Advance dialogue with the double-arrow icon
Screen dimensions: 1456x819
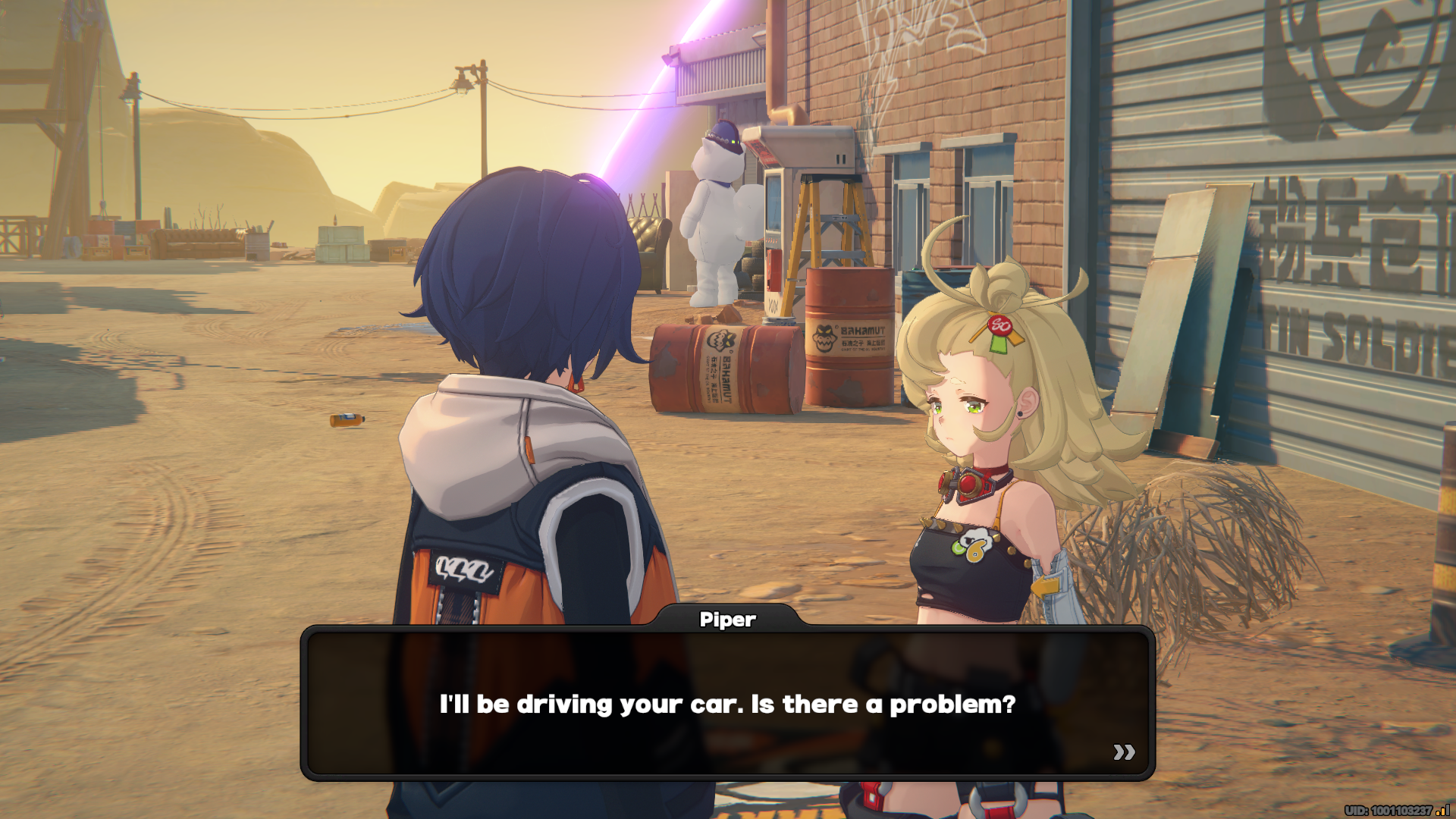point(1124,752)
